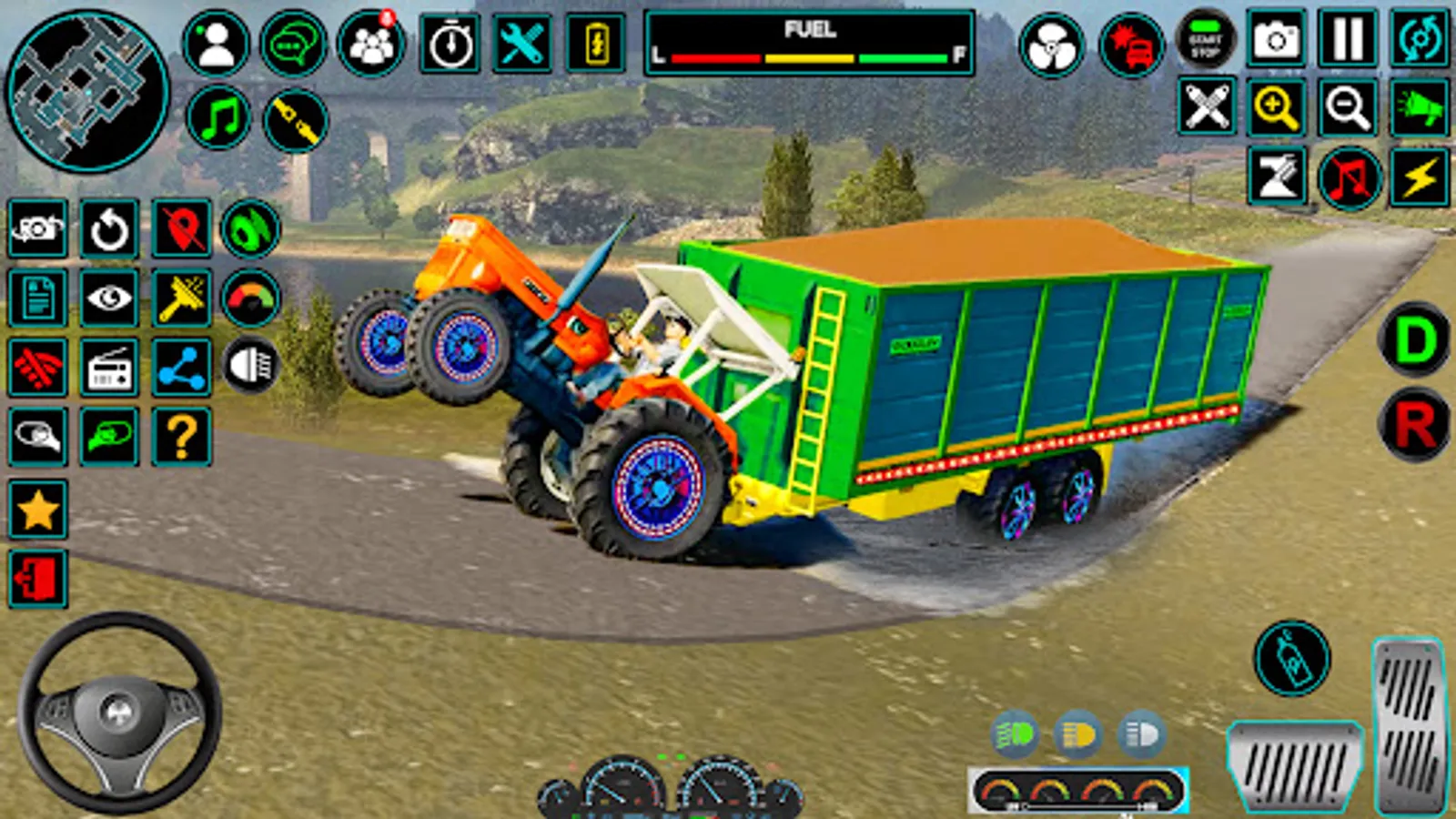Toggle the eye view icon

pos(109,298)
